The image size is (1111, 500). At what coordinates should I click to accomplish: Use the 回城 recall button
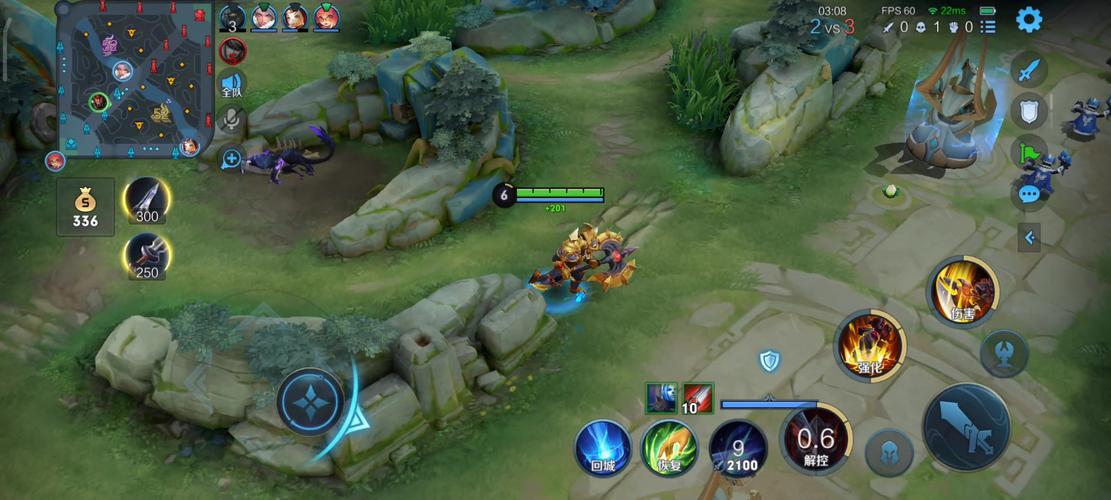coord(602,447)
